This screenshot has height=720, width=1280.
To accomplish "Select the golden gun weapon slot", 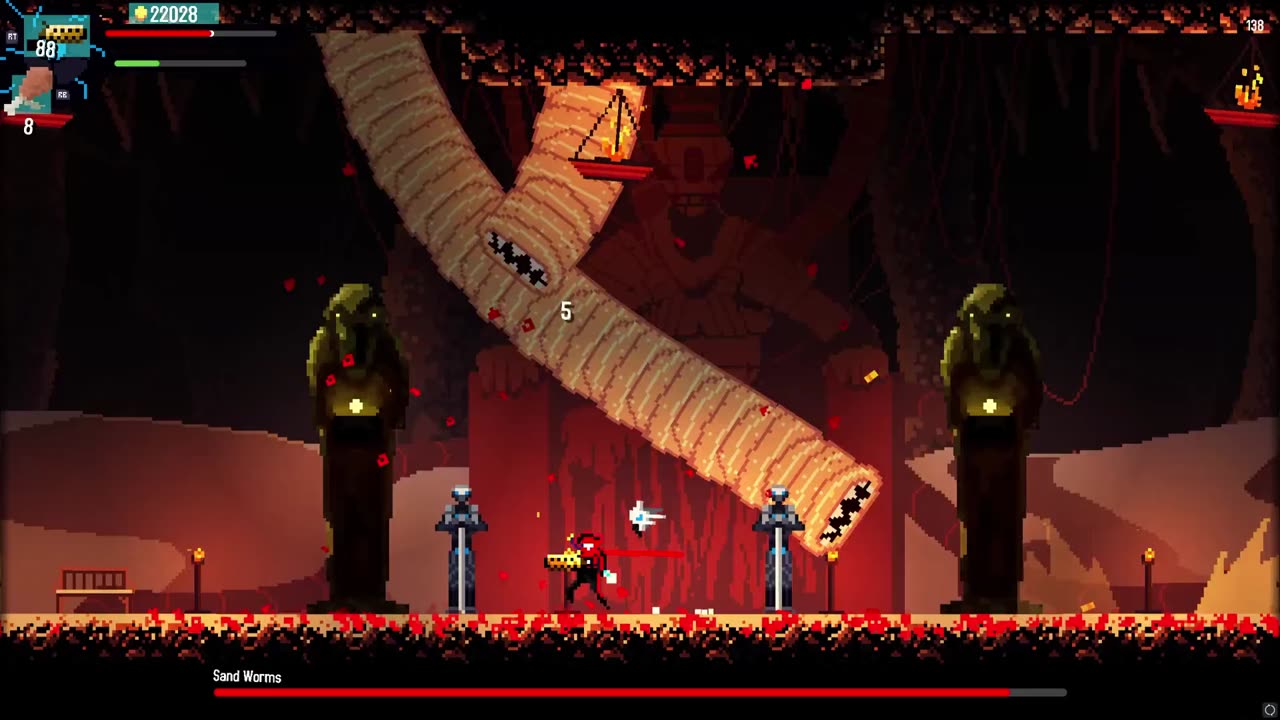I will click(x=63, y=35).
